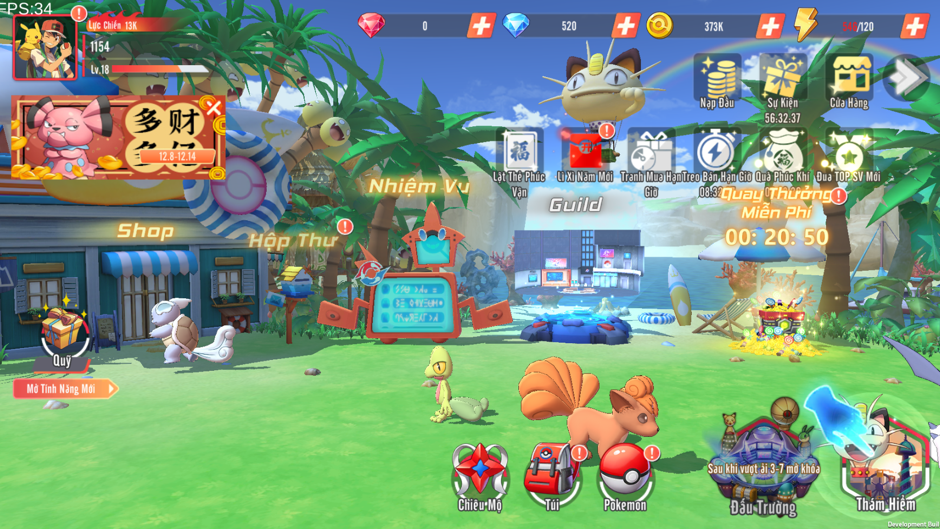The height and width of the screenshot is (529, 940).
Task: Open Tranh Mua Hạn Giờ gift sale
Action: click(x=651, y=155)
